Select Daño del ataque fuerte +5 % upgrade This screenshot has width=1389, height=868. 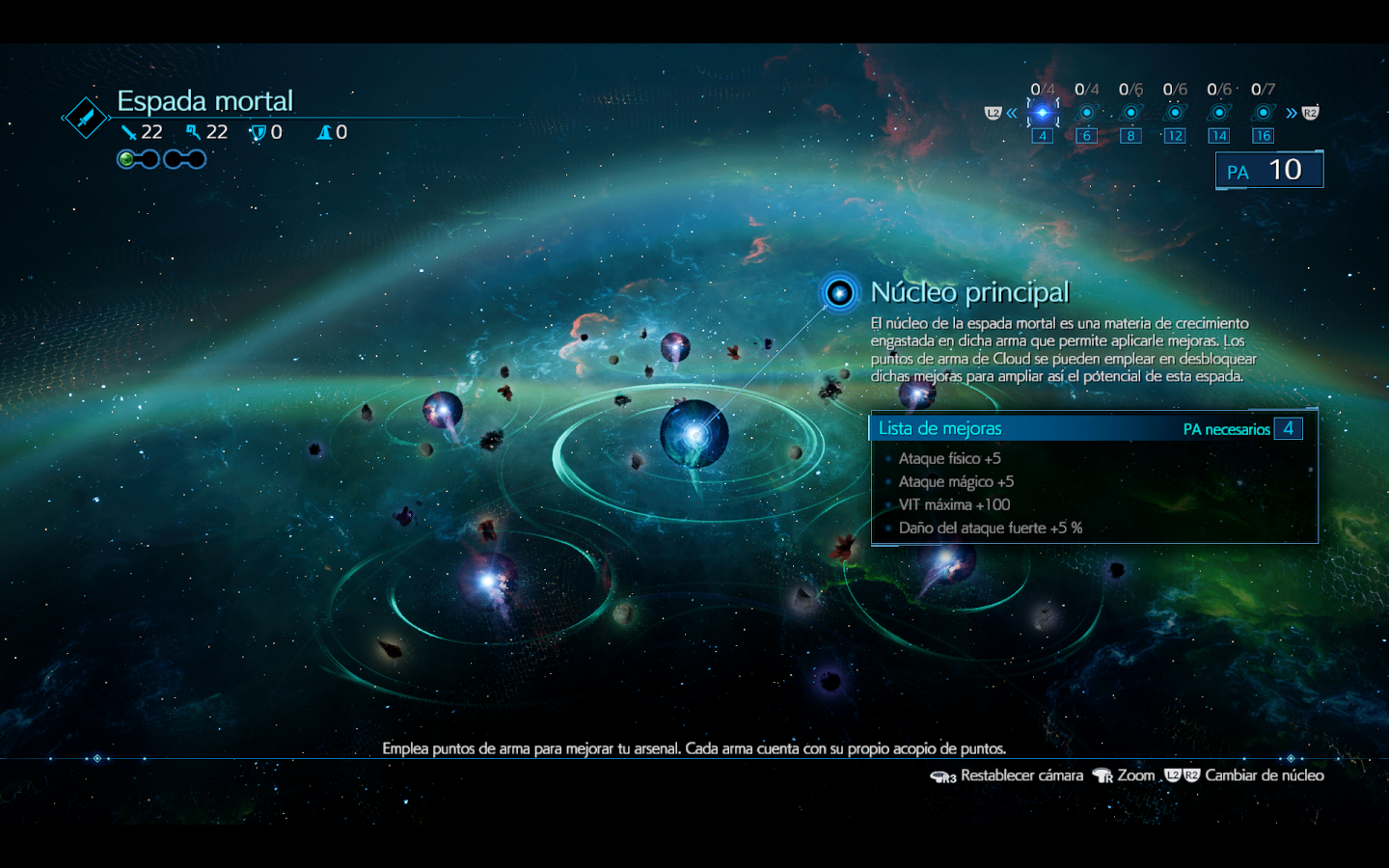991,528
